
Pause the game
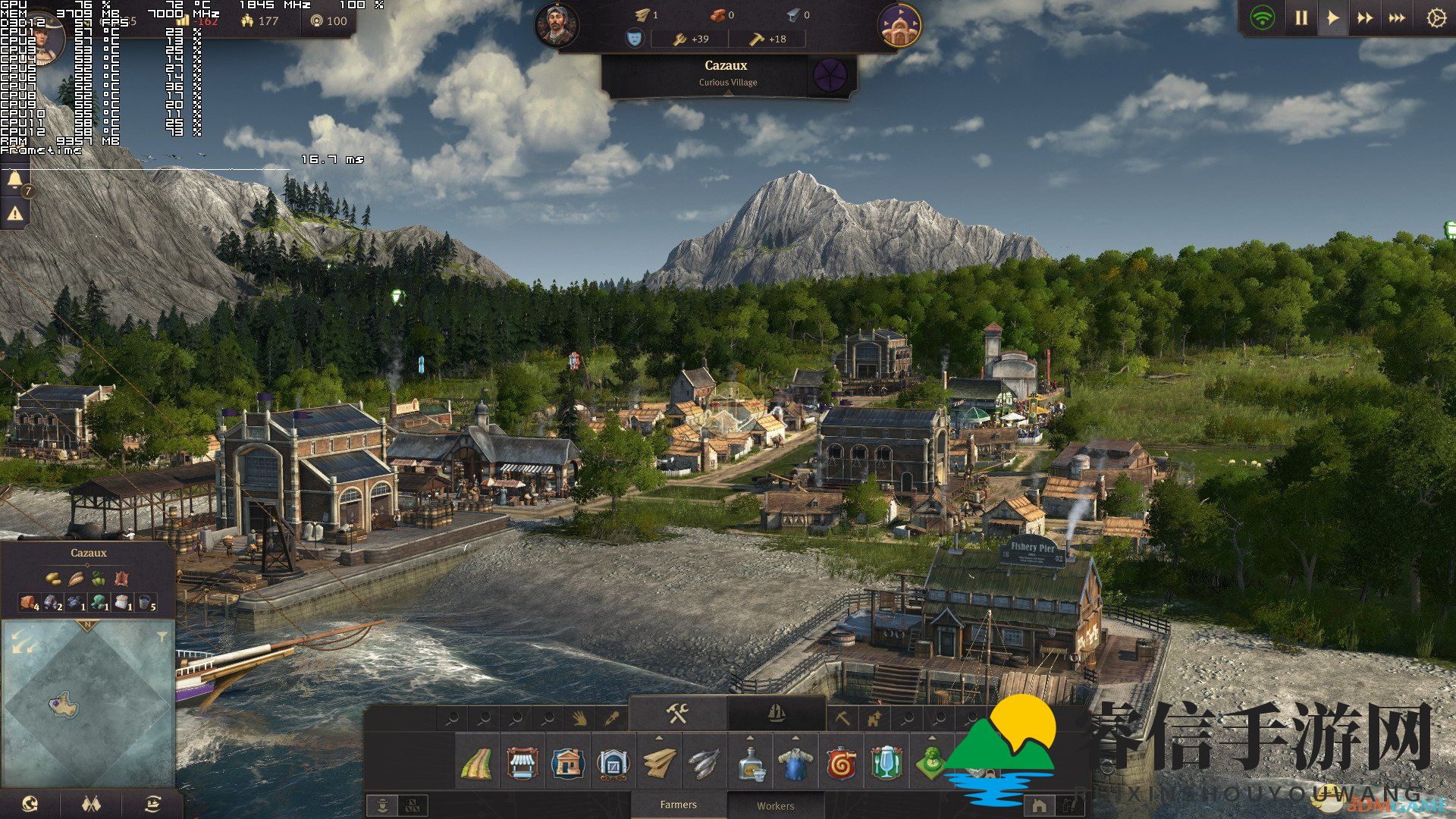[x=1301, y=18]
